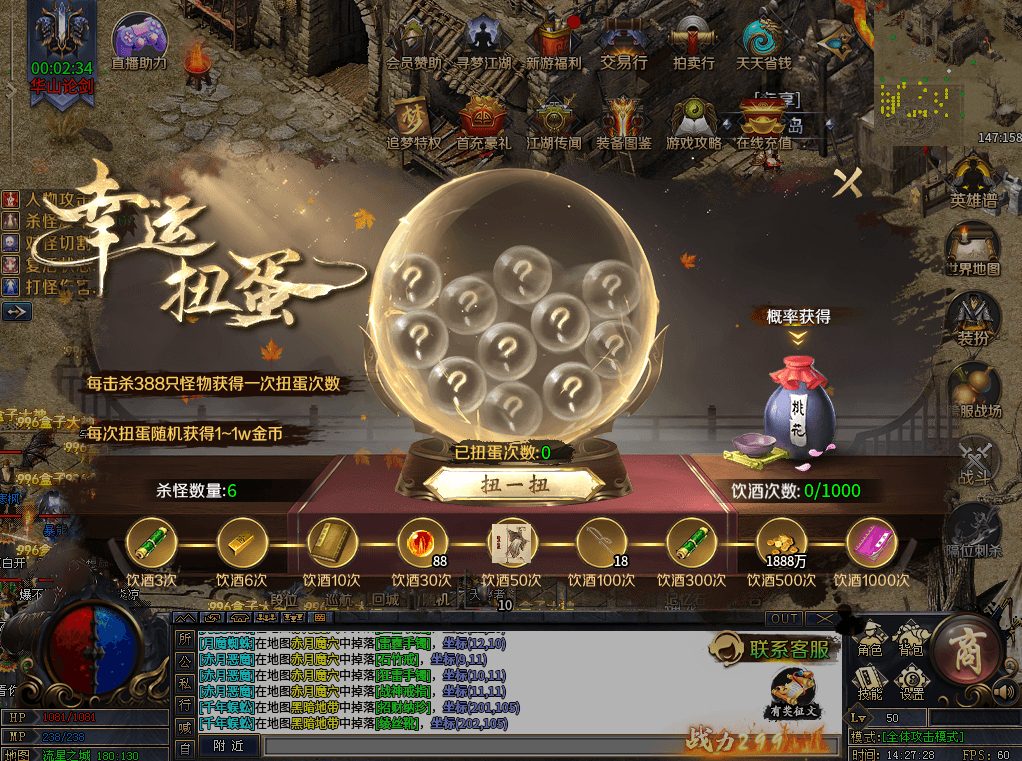This screenshot has width=1022, height=761.
Task: Open the 技能 skills book
Action: 870,682
